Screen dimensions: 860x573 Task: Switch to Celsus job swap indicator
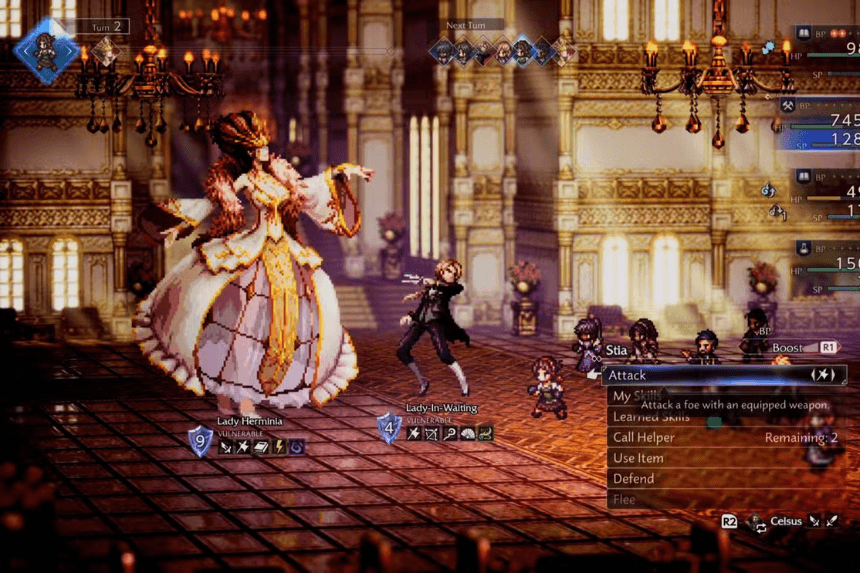pos(784,522)
